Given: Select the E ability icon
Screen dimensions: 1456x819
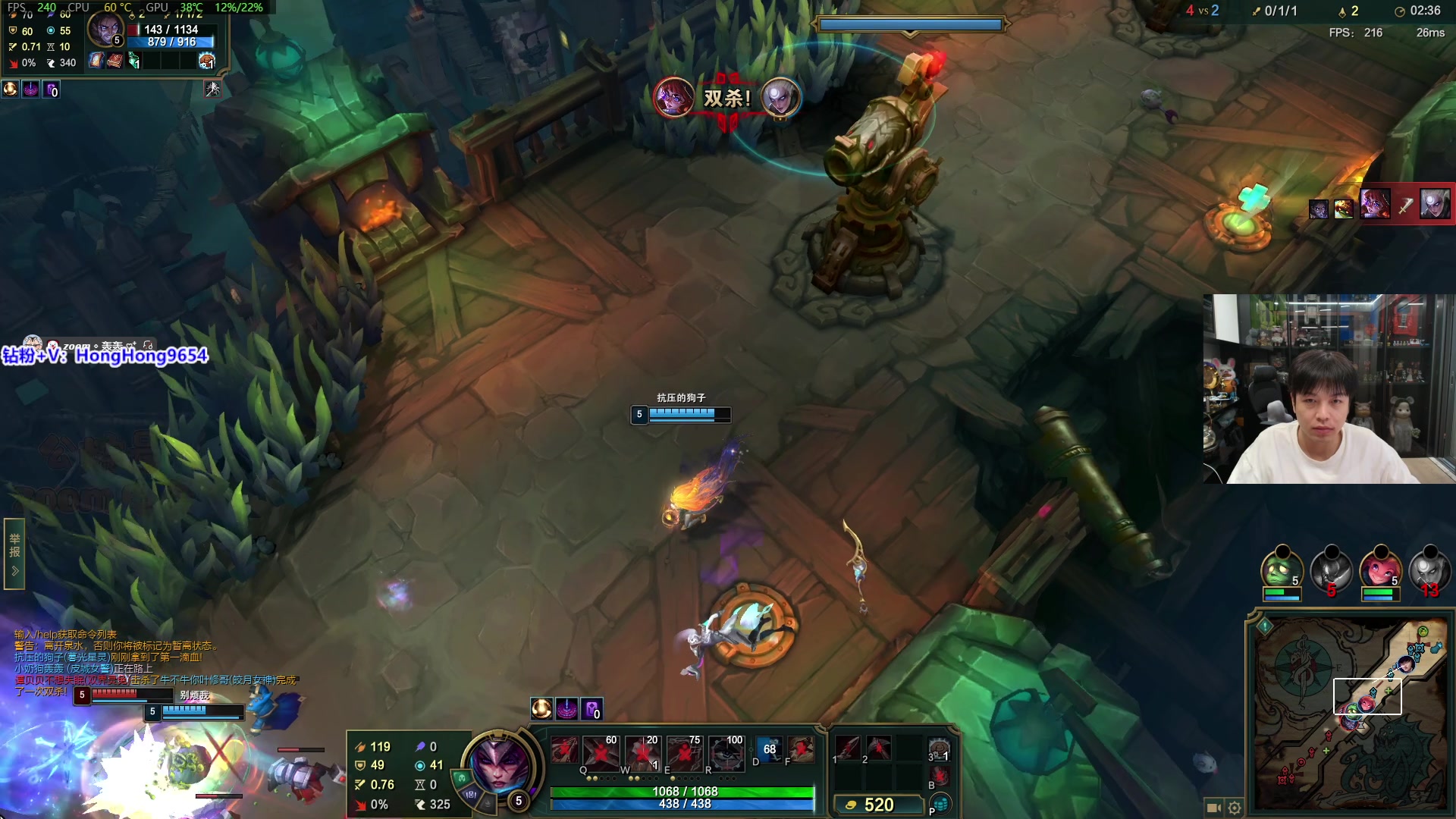Looking at the screenshot, I should [685, 752].
